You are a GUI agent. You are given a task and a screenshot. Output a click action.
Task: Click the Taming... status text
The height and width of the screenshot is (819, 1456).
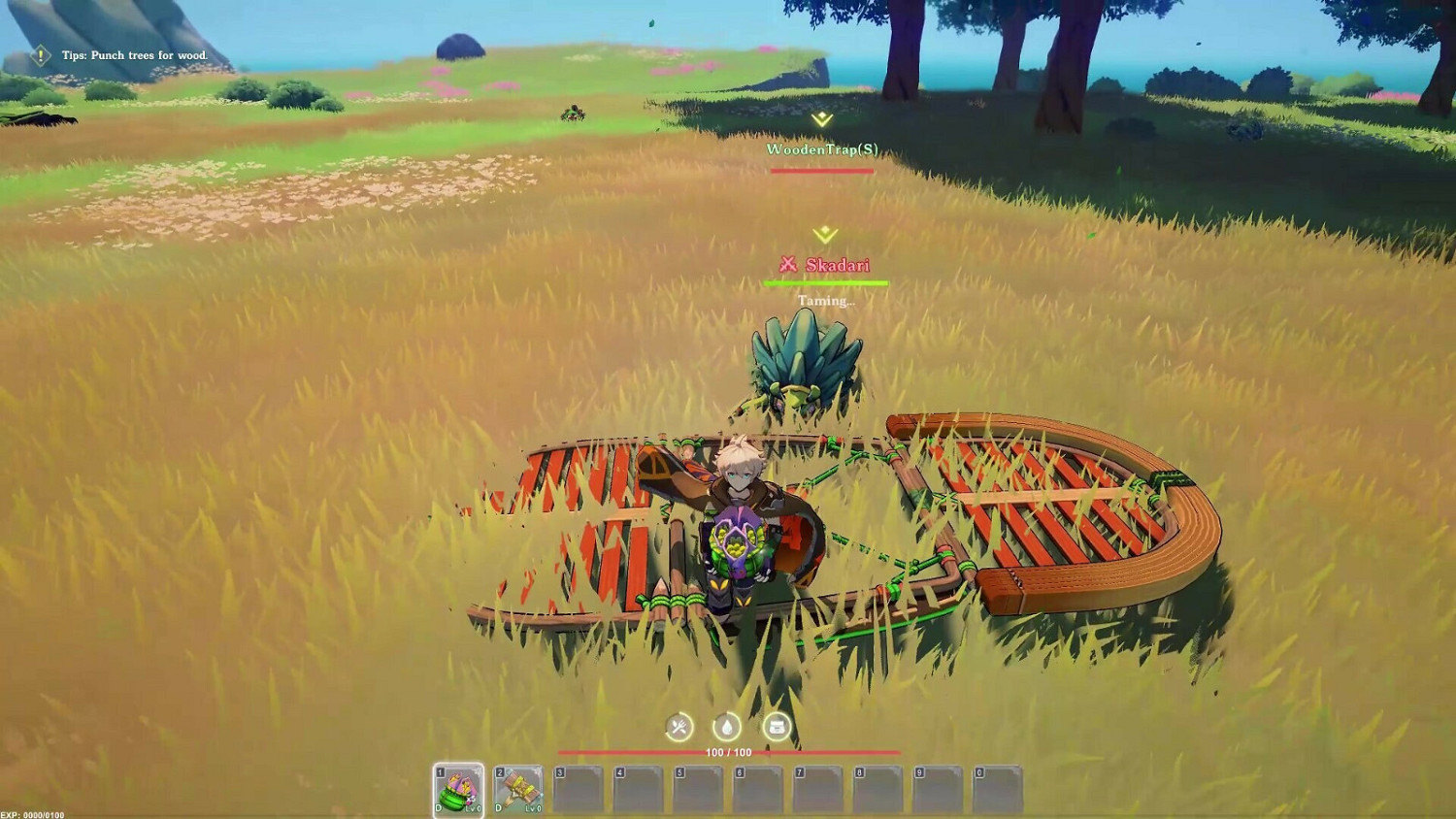point(827,301)
